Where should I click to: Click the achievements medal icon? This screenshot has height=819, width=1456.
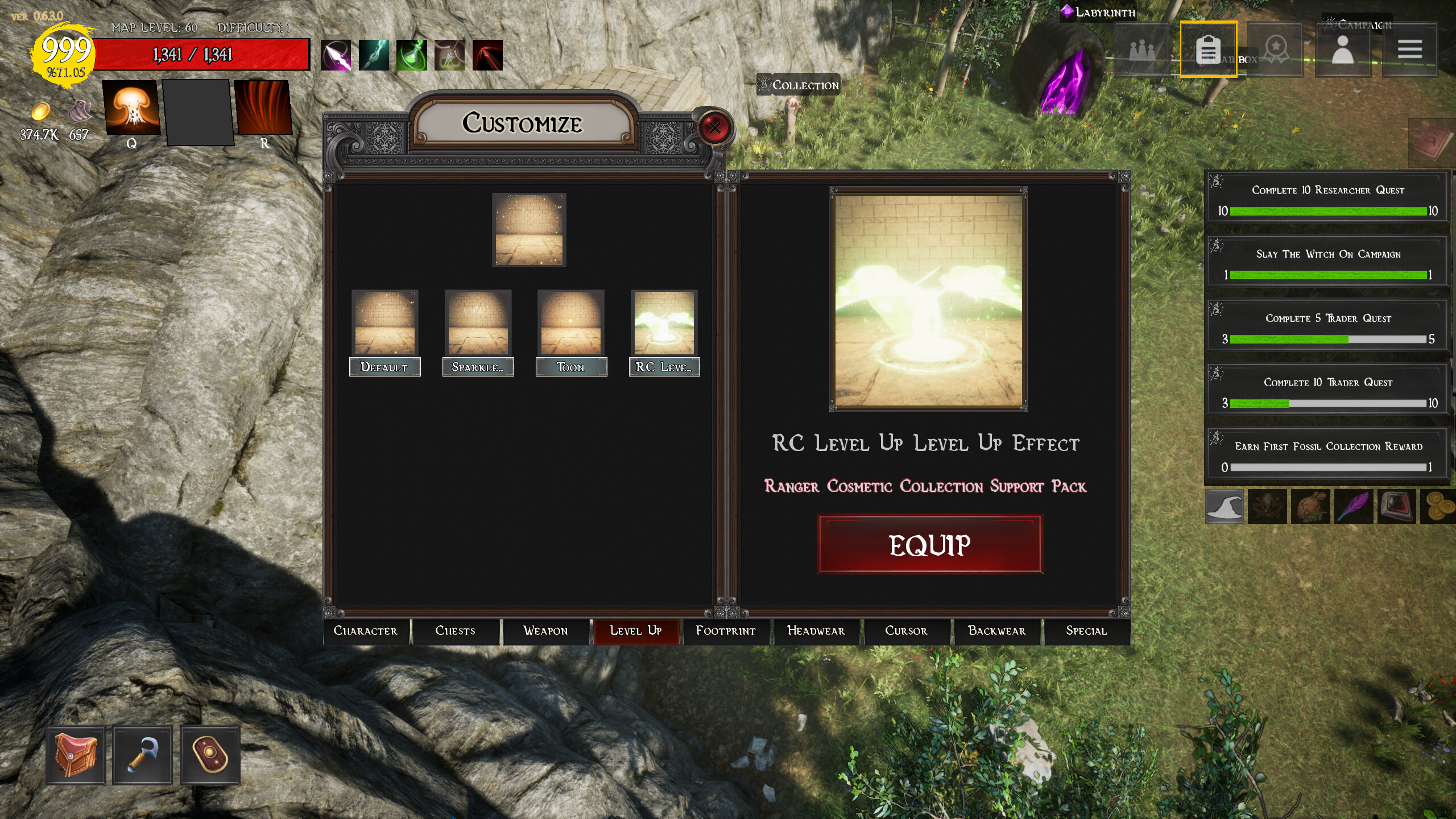1276,50
